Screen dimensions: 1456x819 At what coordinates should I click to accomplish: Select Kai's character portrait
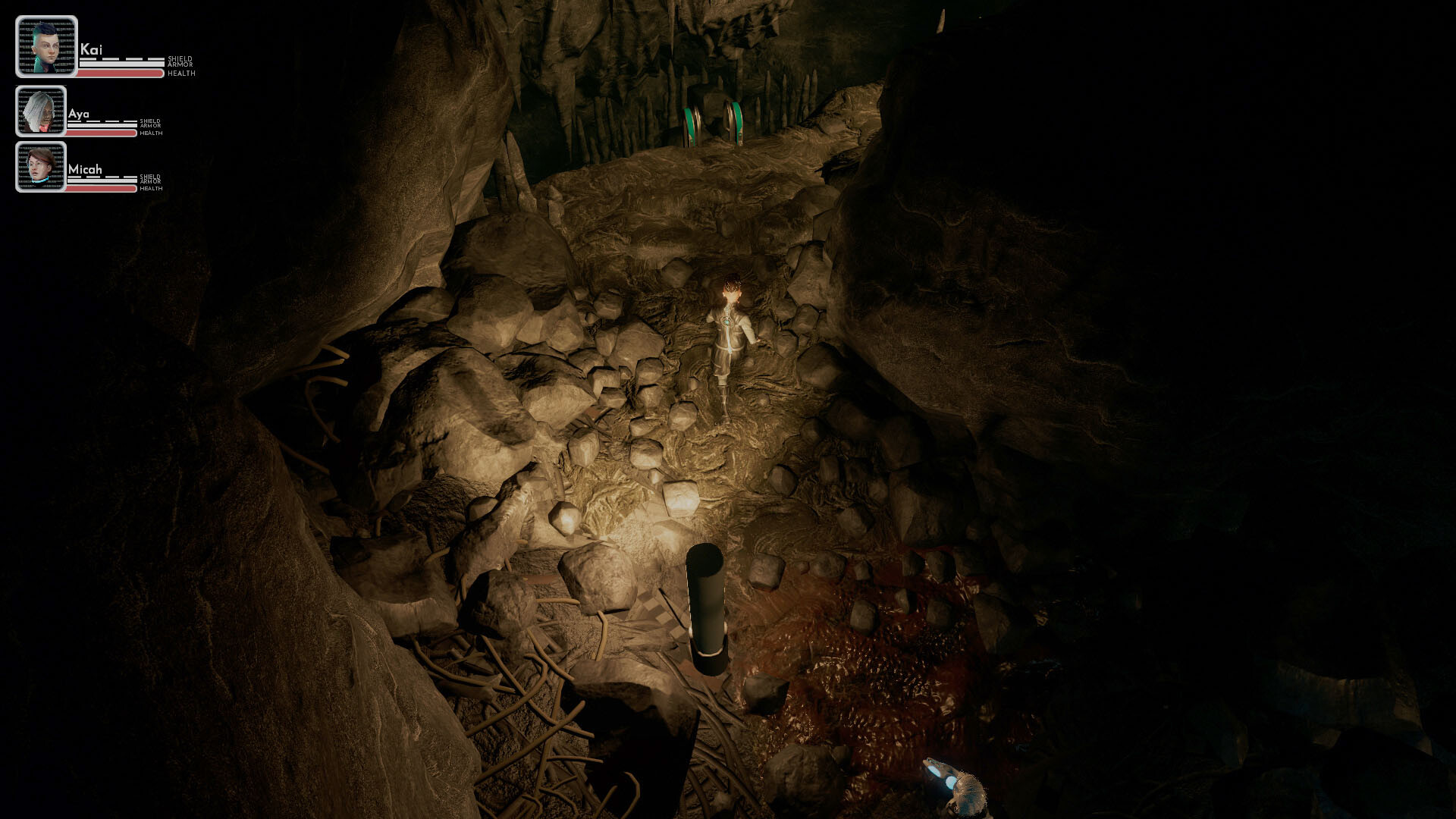pos(47,47)
